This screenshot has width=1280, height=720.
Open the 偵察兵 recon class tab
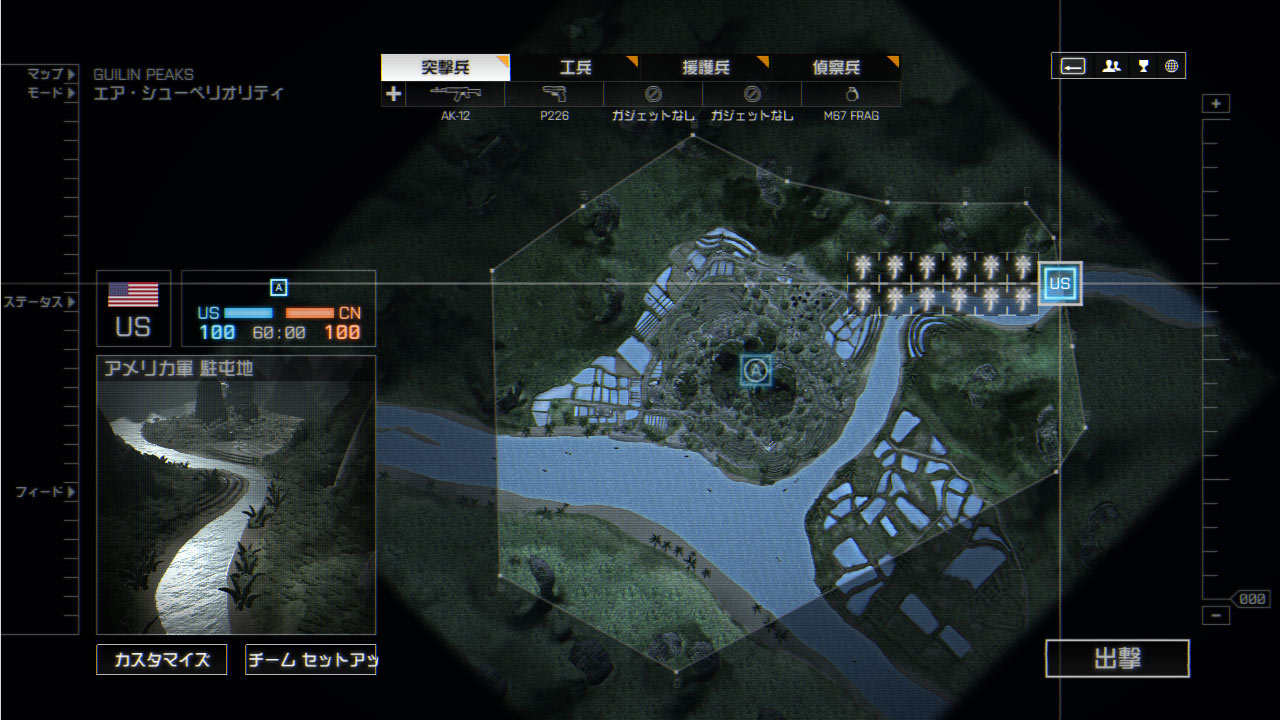[x=835, y=68]
